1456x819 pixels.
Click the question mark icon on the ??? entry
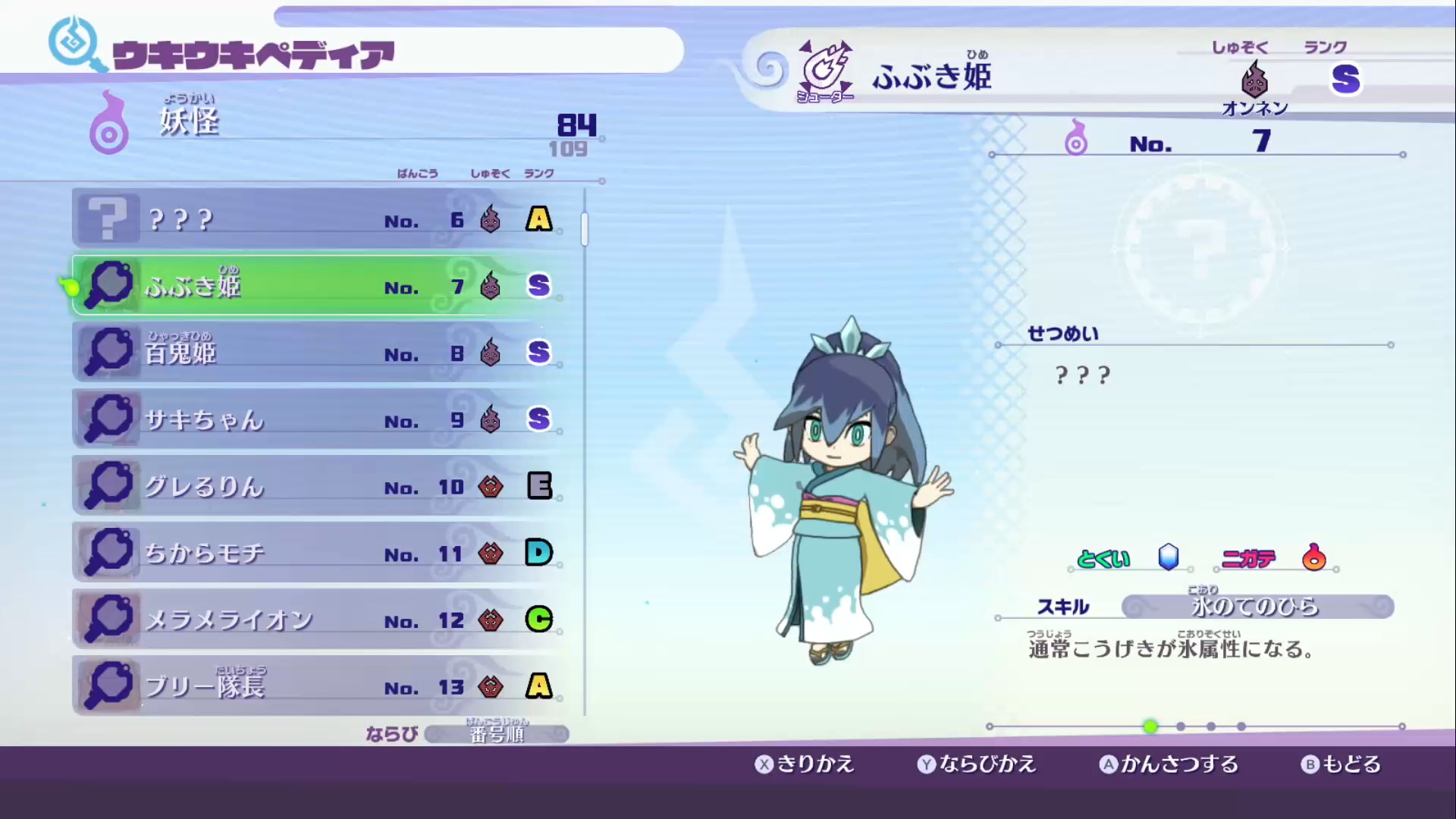107,218
